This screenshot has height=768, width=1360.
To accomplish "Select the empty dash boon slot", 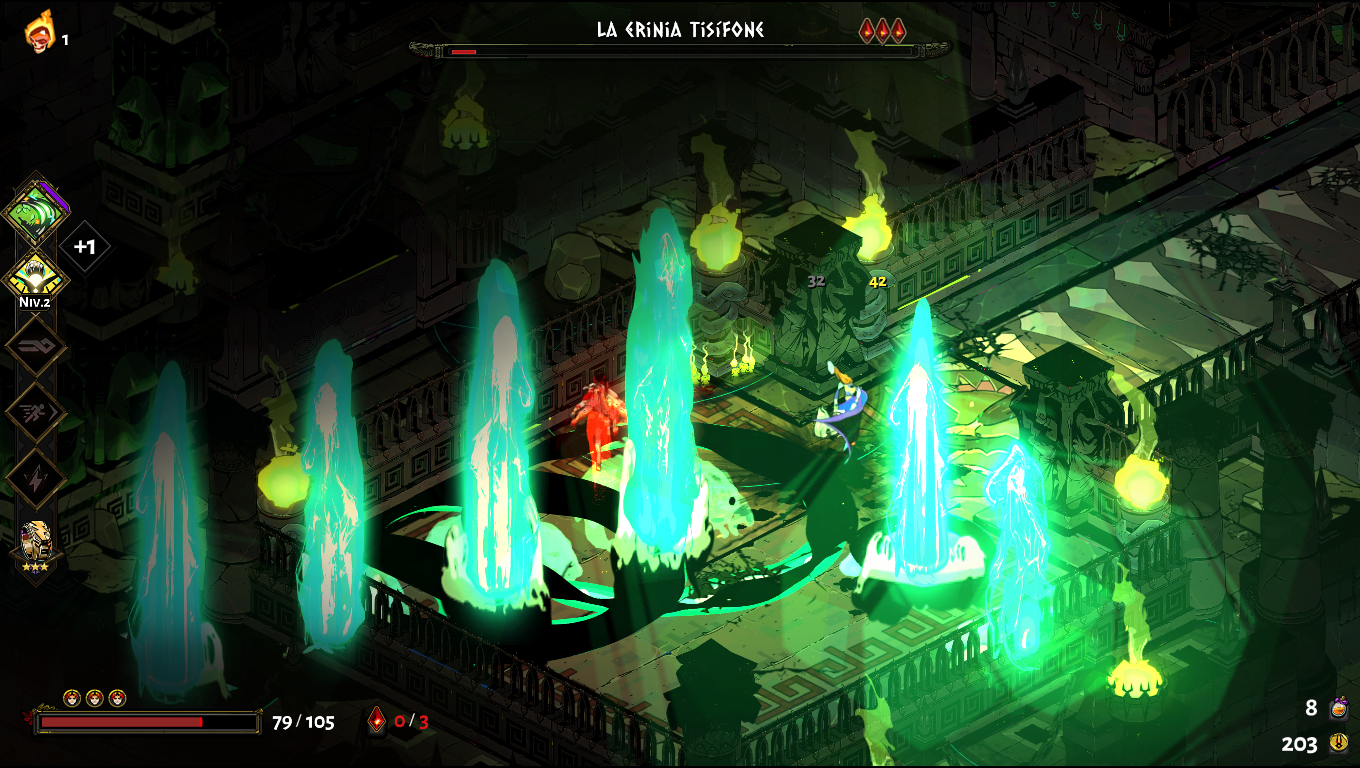I will [36, 411].
